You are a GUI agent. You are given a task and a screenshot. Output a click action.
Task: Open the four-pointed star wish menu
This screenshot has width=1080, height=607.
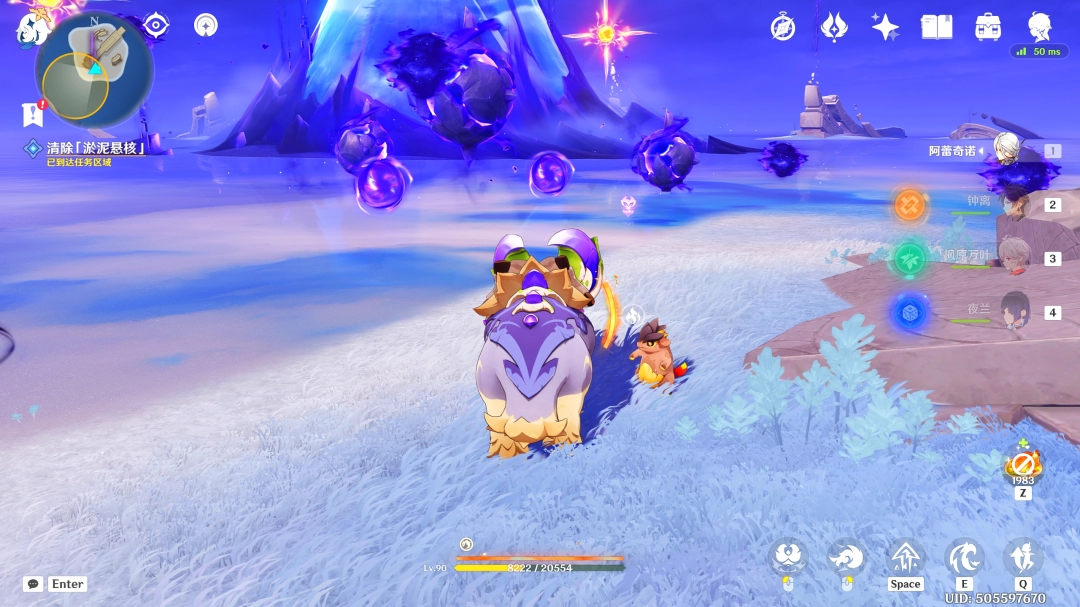point(885,27)
